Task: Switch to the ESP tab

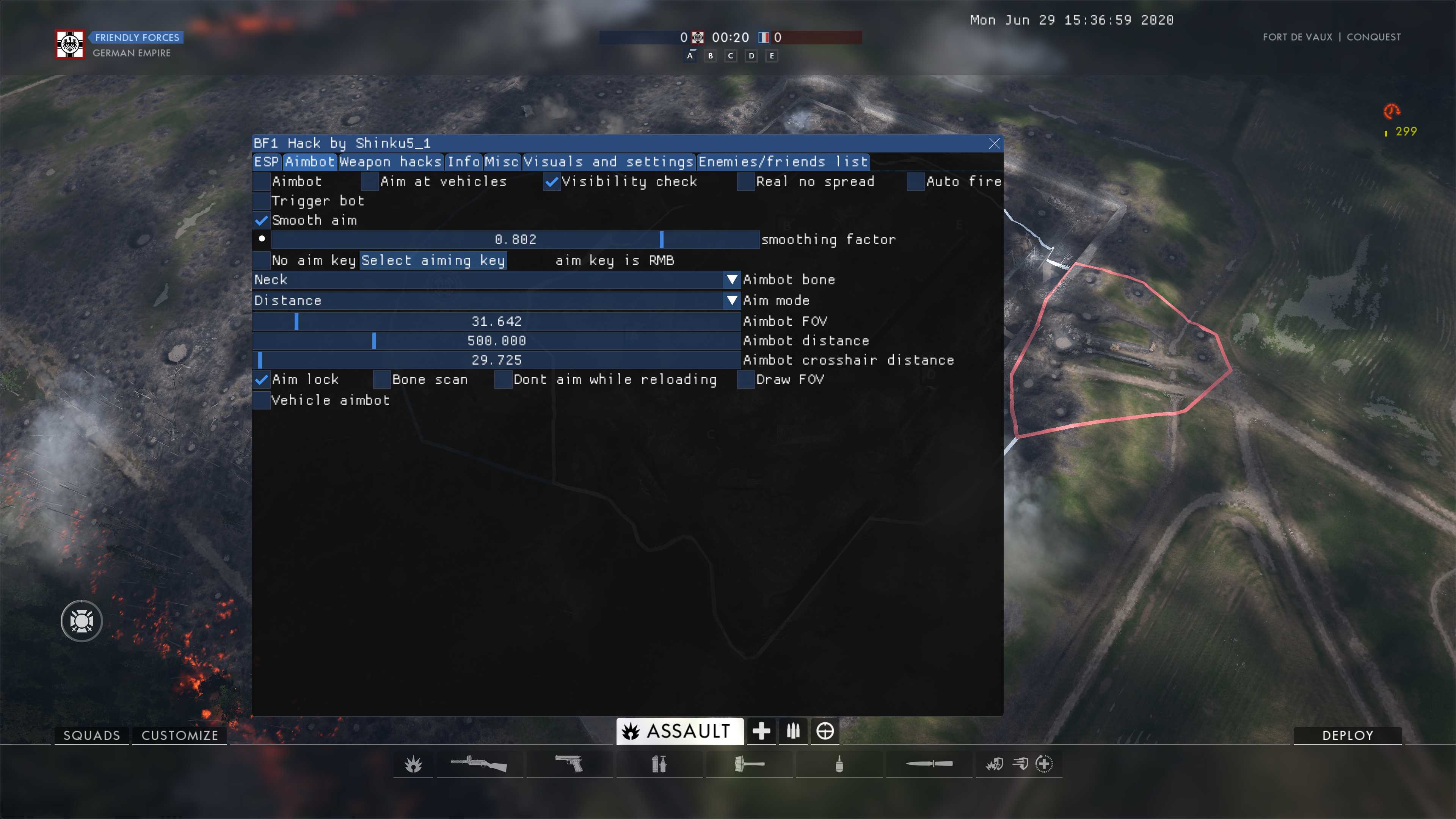Action: tap(267, 162)
